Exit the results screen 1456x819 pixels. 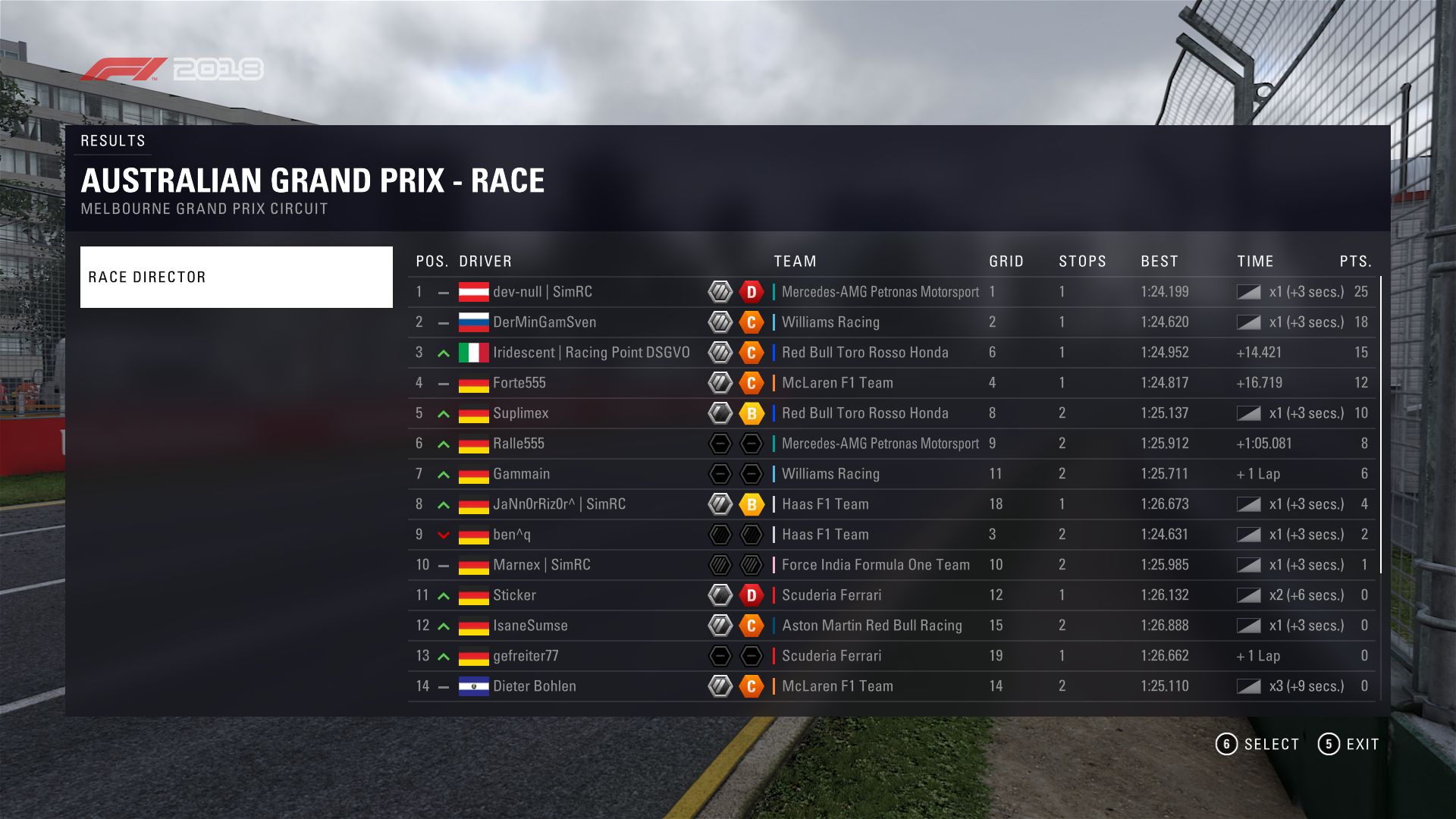(x=1349, y=744)
